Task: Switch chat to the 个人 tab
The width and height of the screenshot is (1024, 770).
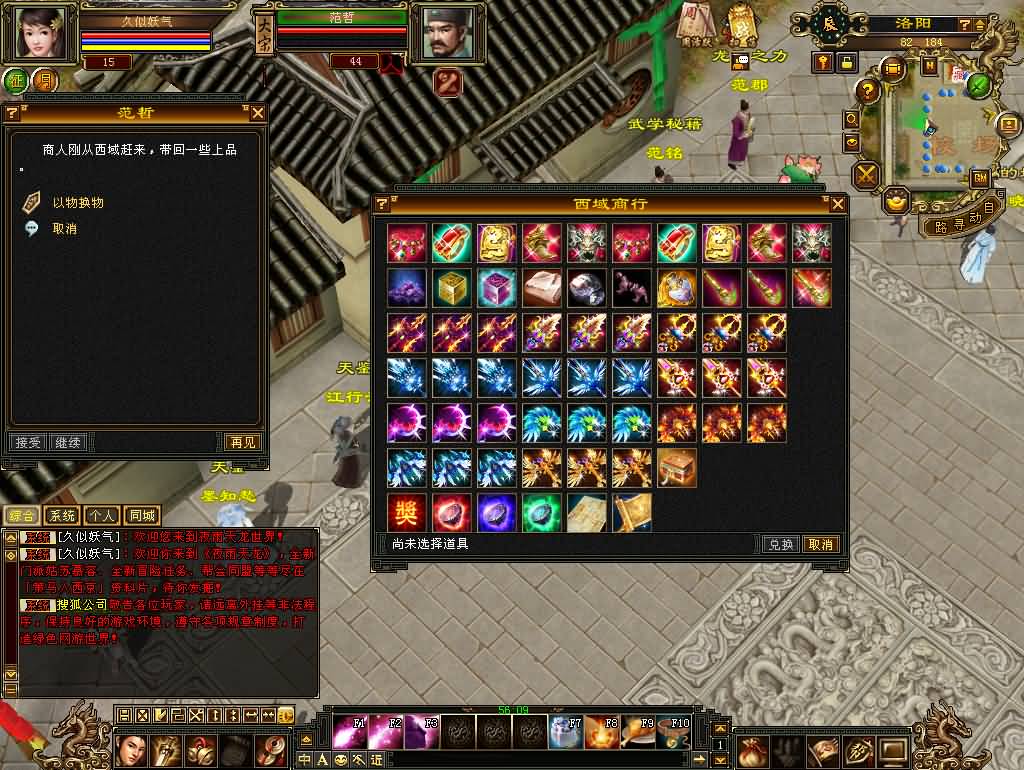Action: click(x=102, y=516)
